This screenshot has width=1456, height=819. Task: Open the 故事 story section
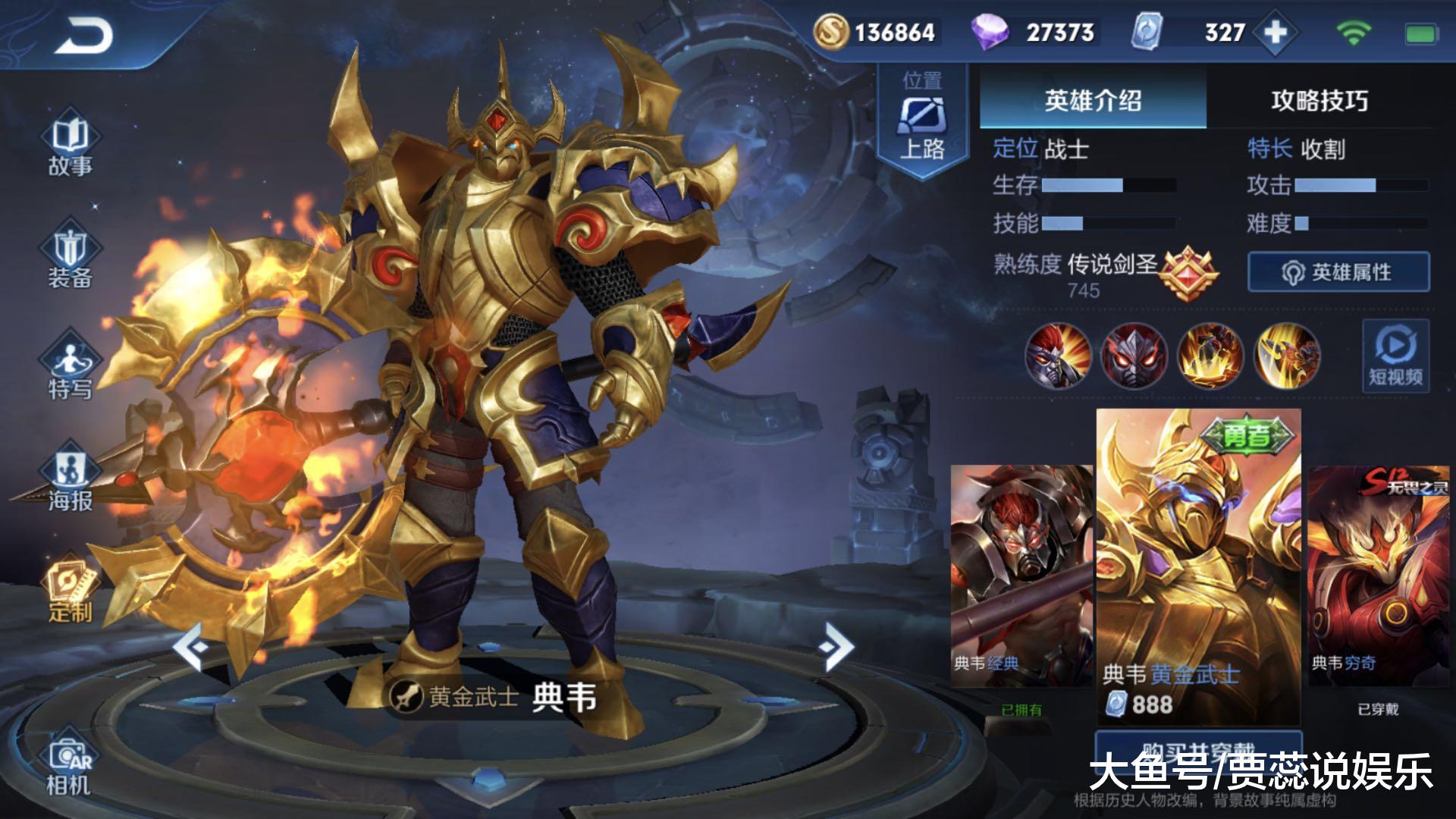[x=70, y=146]
